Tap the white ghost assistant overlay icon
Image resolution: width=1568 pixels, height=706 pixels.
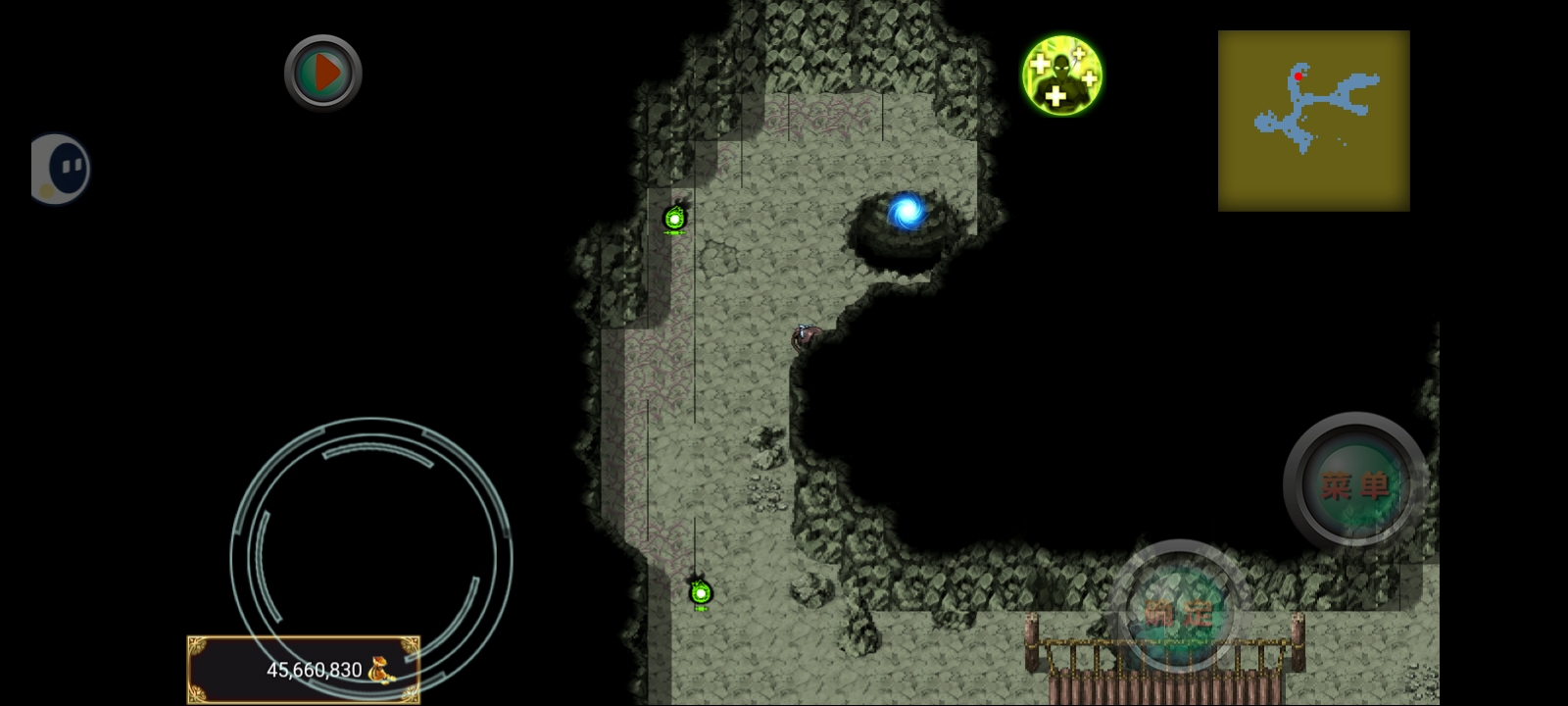[61, 169]
